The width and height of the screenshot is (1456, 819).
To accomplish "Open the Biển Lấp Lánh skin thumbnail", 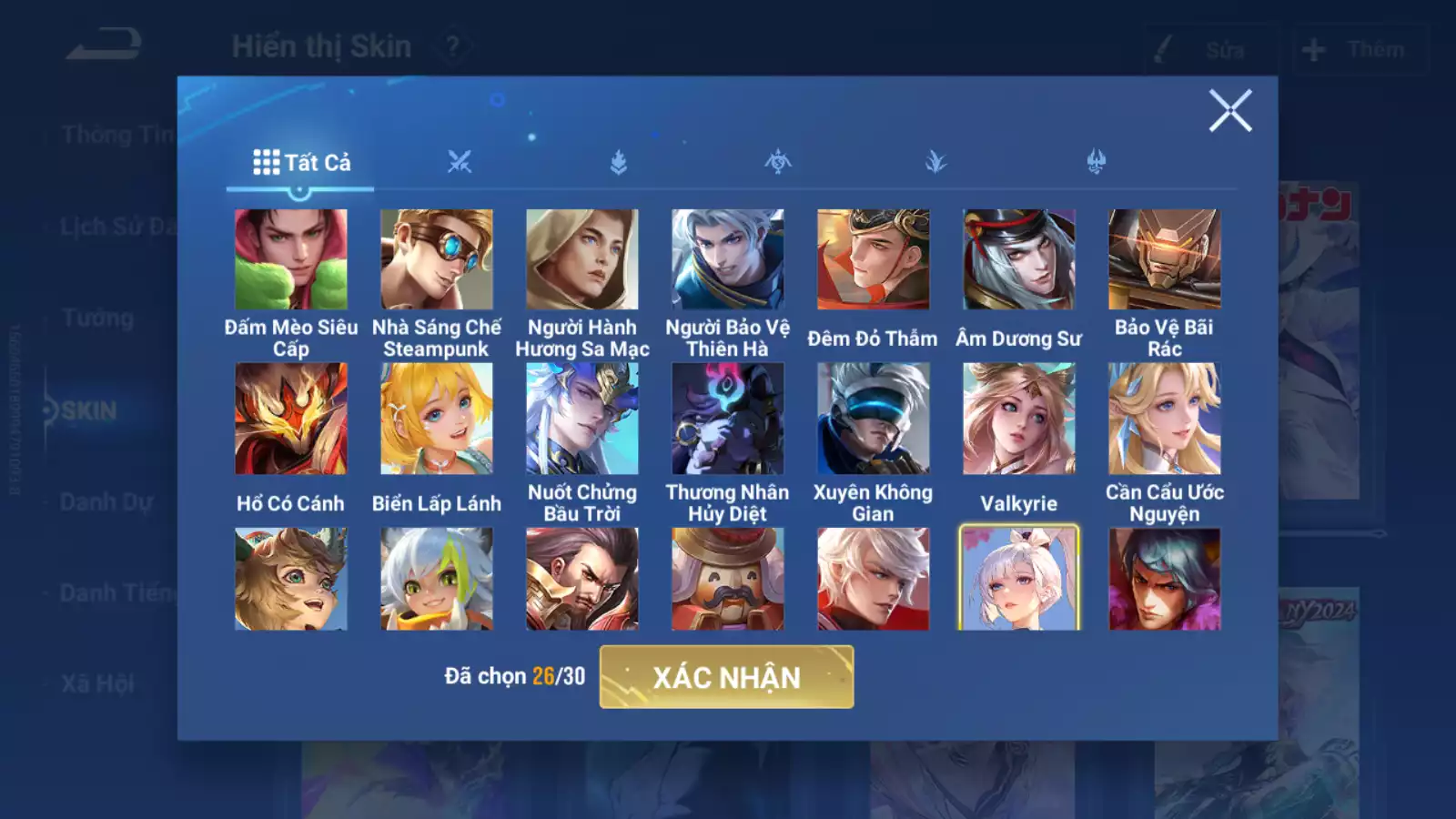I will [437, 419].
